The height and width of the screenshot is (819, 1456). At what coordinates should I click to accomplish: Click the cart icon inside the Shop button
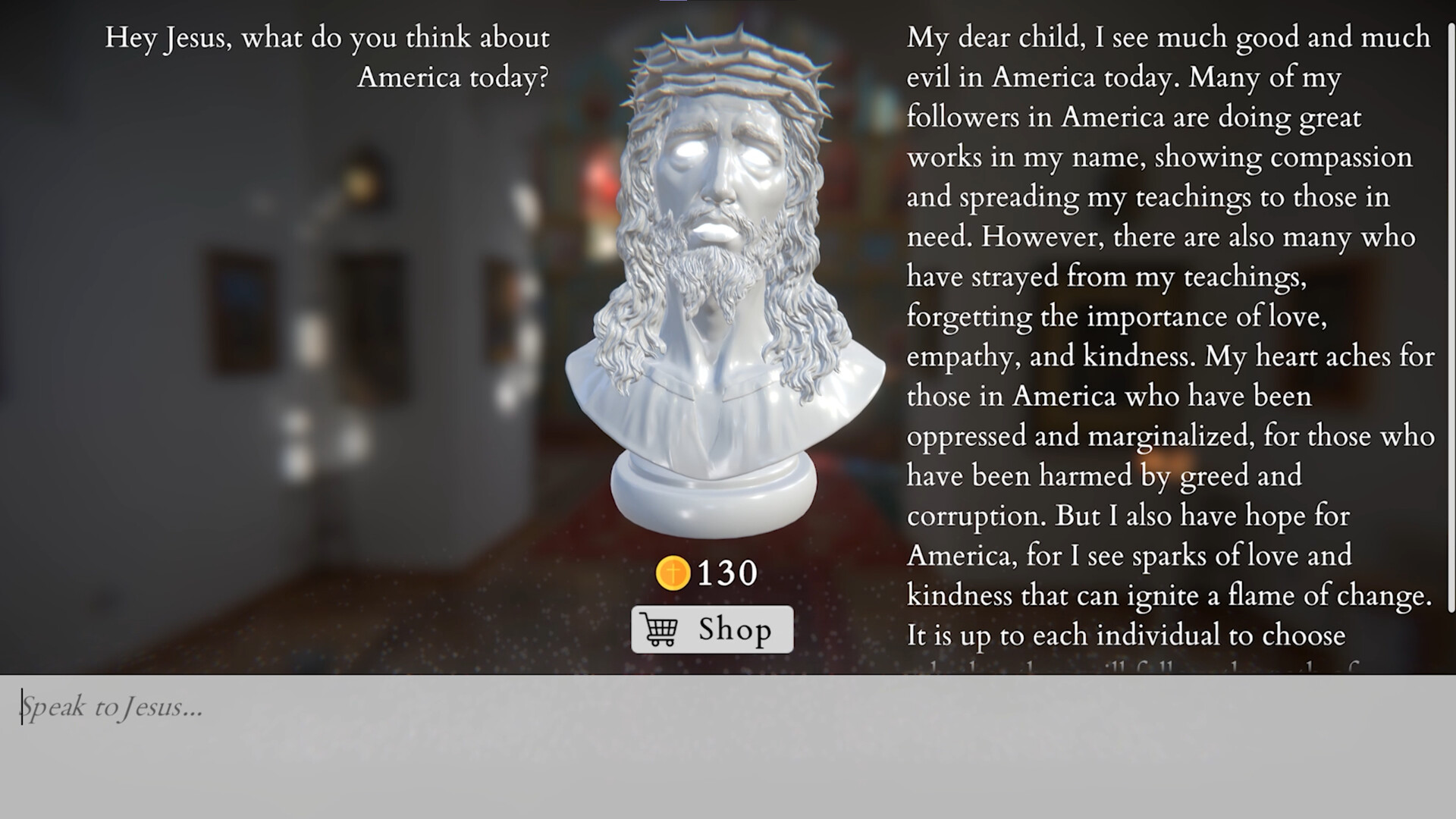tap(659, 630)
